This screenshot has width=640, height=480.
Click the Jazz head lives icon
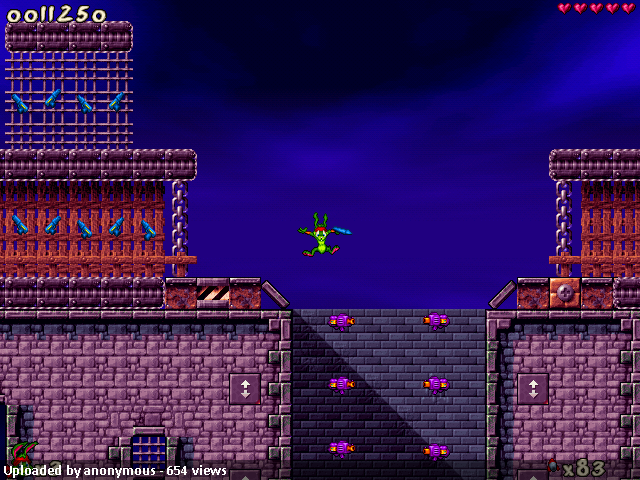click(22, 452)
